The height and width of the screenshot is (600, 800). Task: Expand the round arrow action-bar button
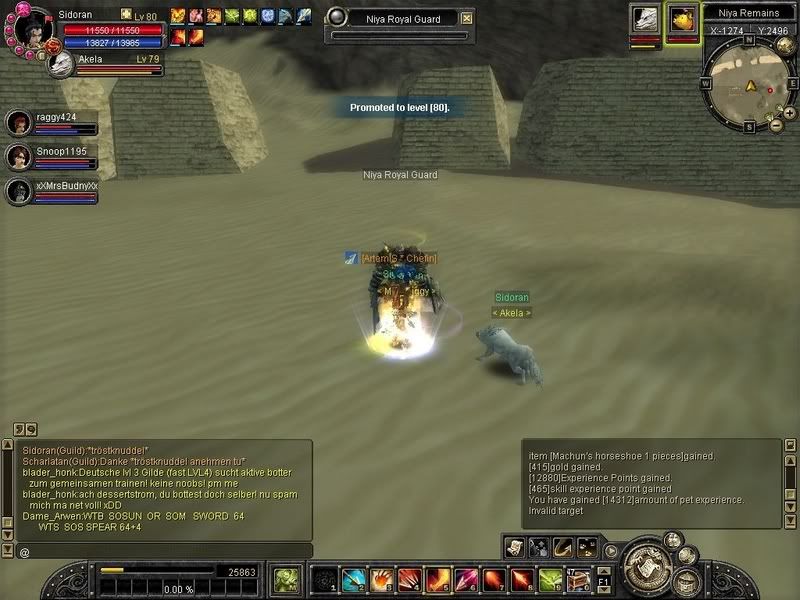[609, 548]
